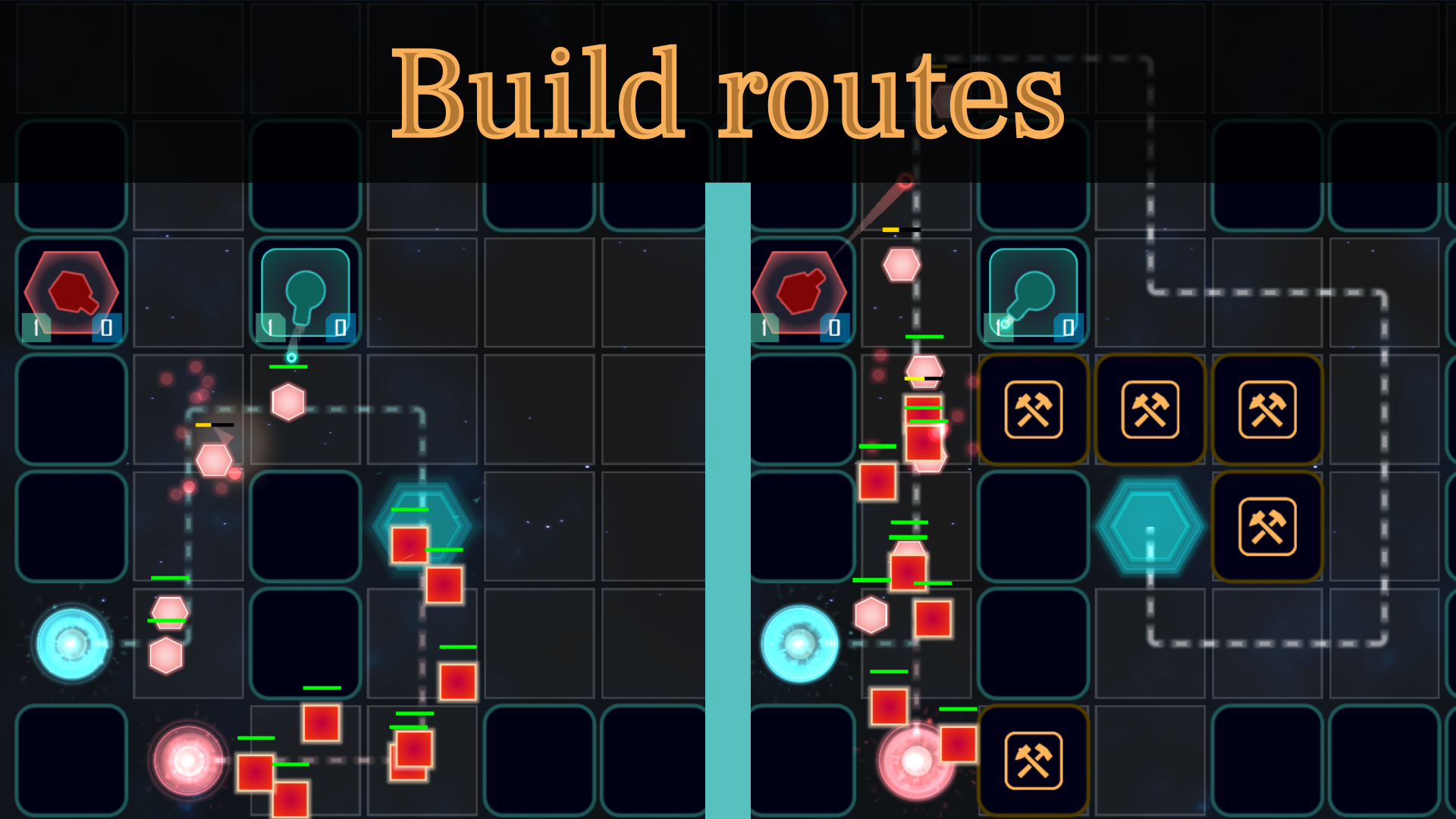Select the red hexagon spawner on the right board

point(800,292)
